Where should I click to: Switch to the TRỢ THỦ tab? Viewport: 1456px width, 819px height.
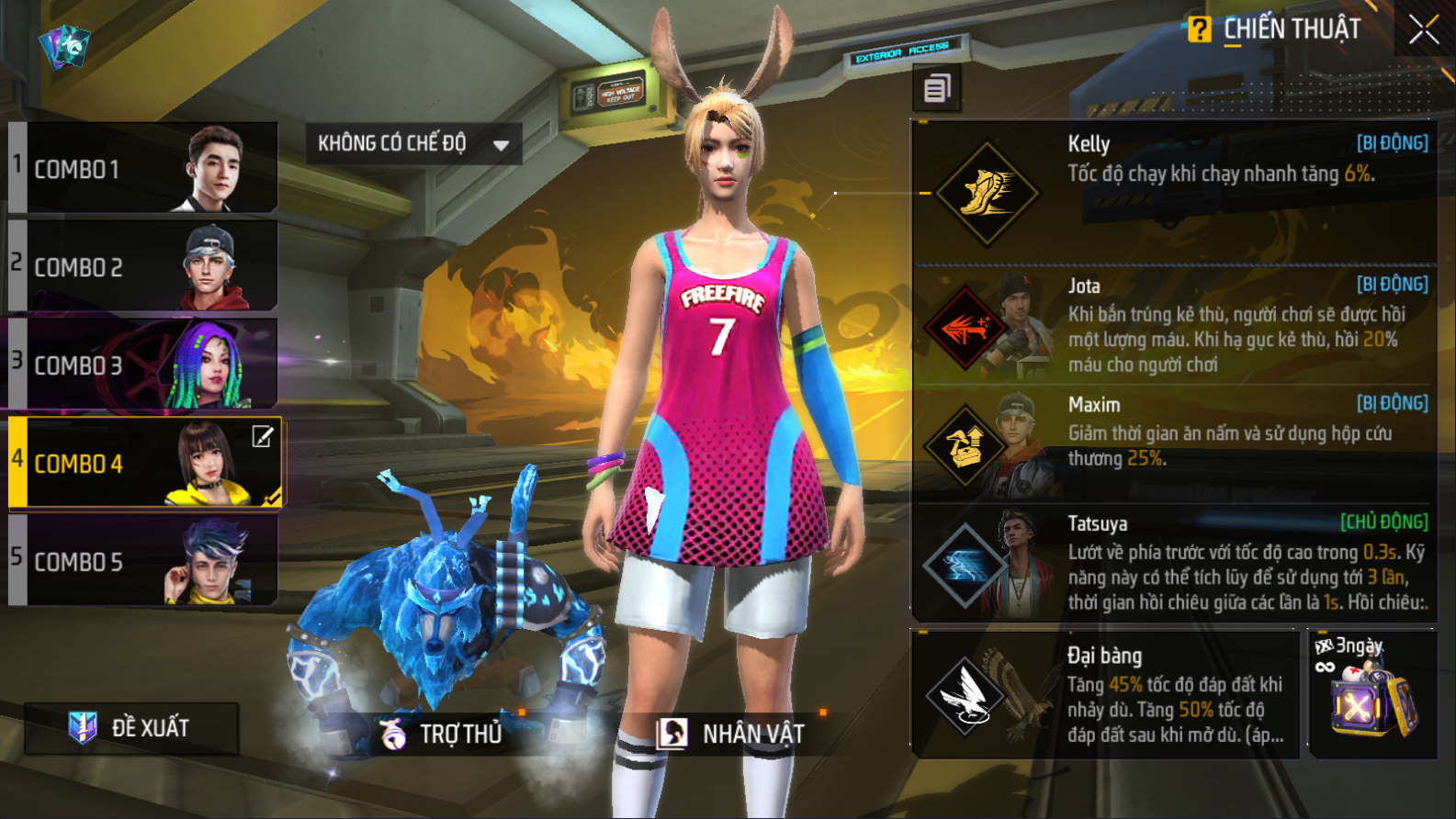443,734
